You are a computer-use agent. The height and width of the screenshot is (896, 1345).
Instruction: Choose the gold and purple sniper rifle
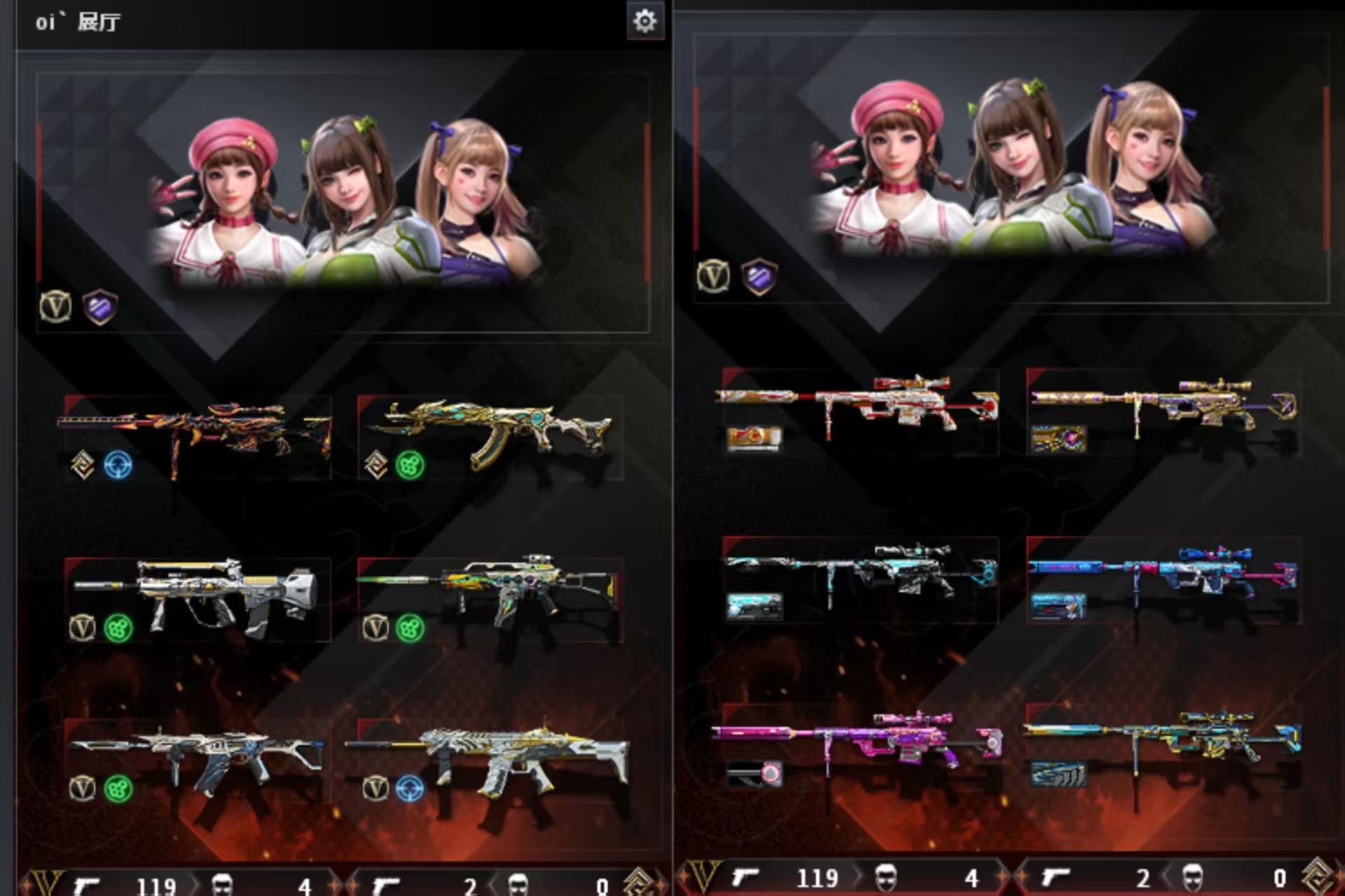coord(1164,405)
